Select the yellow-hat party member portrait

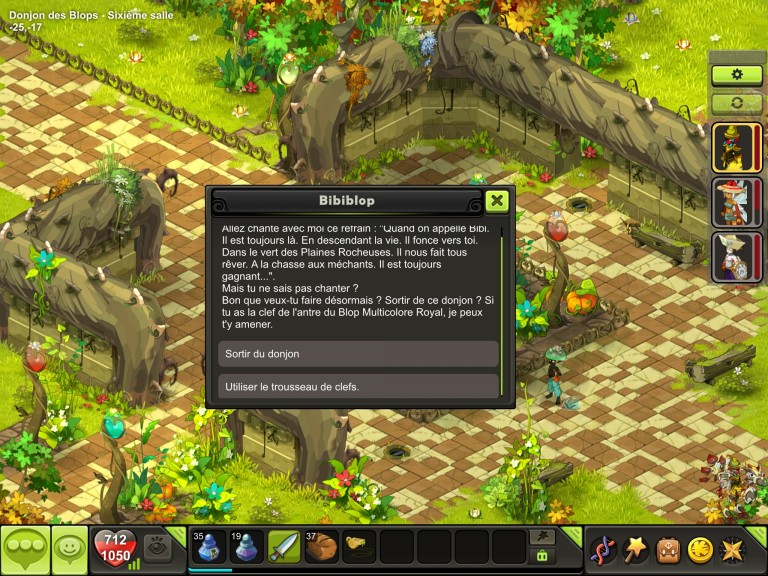[x=737, y=148]
